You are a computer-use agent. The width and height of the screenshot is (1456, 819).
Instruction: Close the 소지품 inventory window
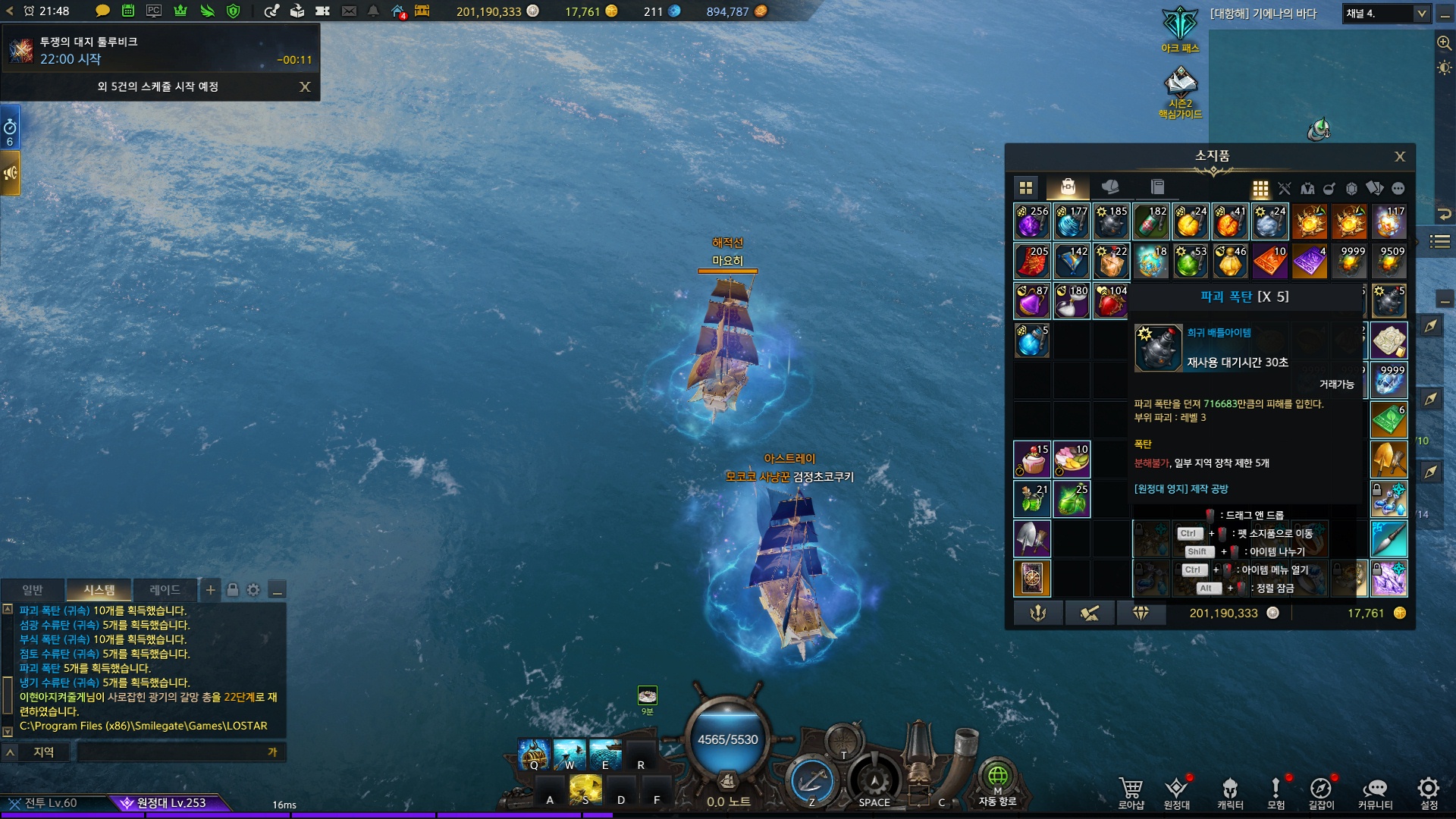click(1400, 156)
